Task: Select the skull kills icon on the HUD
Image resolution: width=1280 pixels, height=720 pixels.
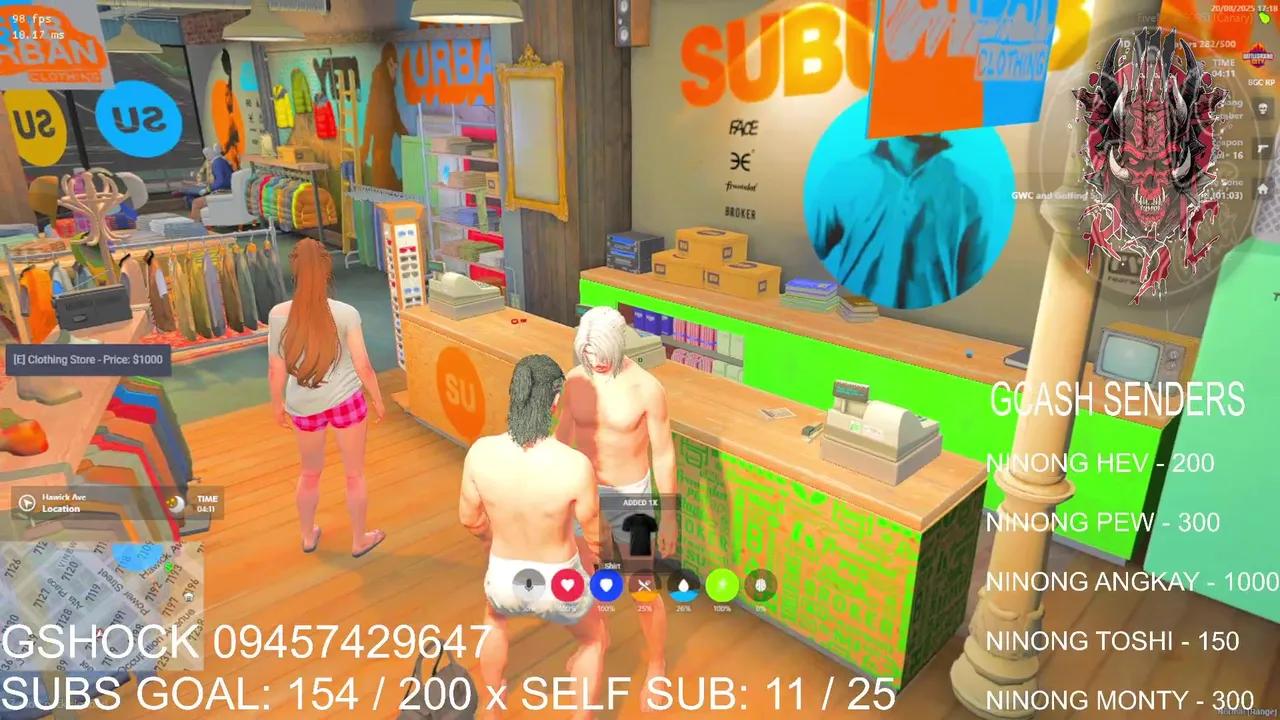Action: coord(1261,108)
